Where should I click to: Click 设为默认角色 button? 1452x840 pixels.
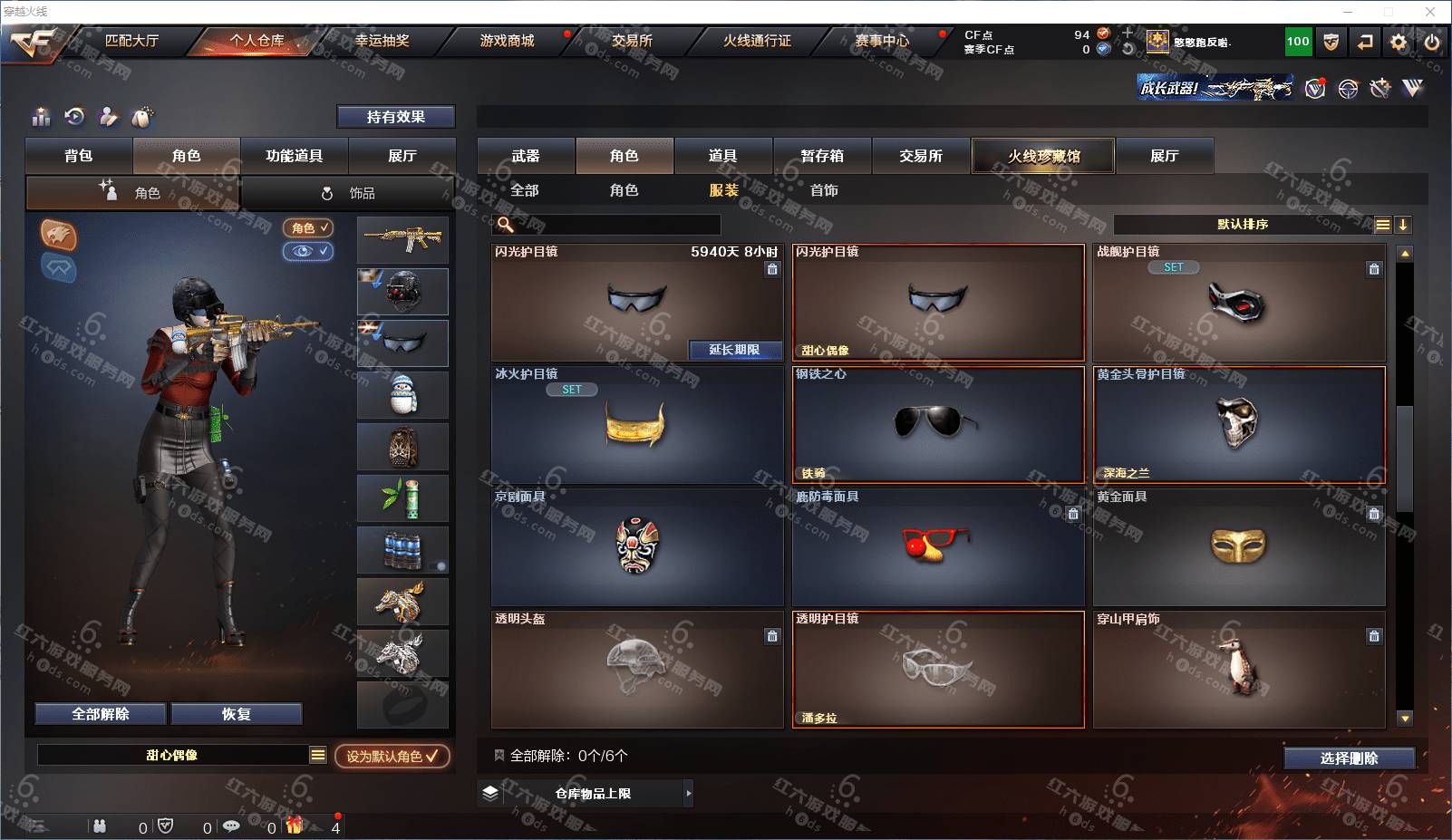392,756
